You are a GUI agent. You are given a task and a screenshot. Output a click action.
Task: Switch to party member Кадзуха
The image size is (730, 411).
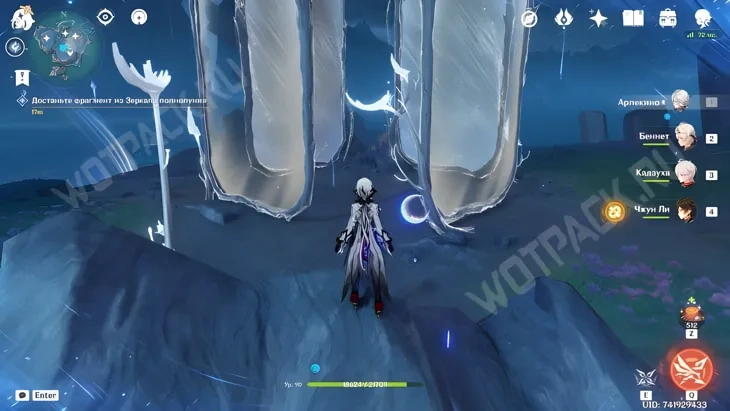click(684, 173)
